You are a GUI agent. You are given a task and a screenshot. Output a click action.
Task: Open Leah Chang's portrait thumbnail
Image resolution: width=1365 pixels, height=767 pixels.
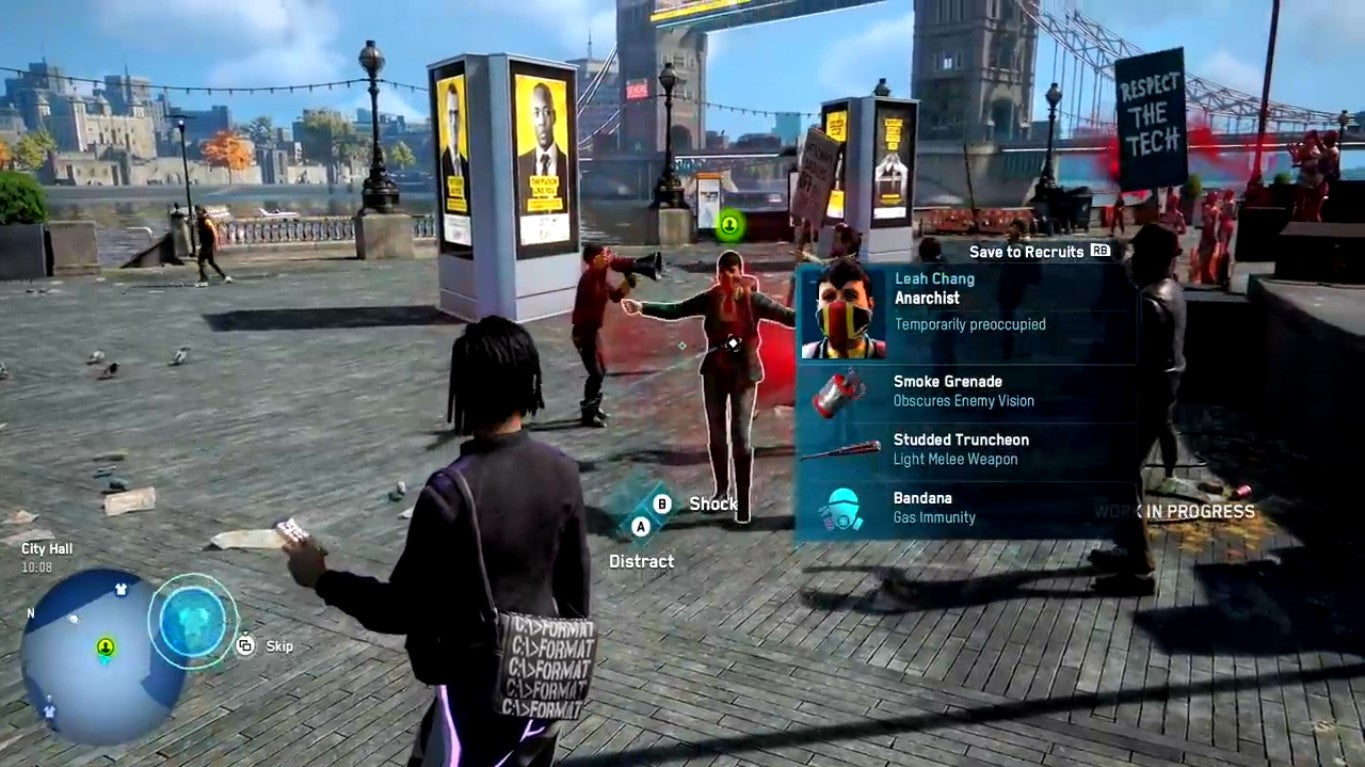tap(843, 312)
